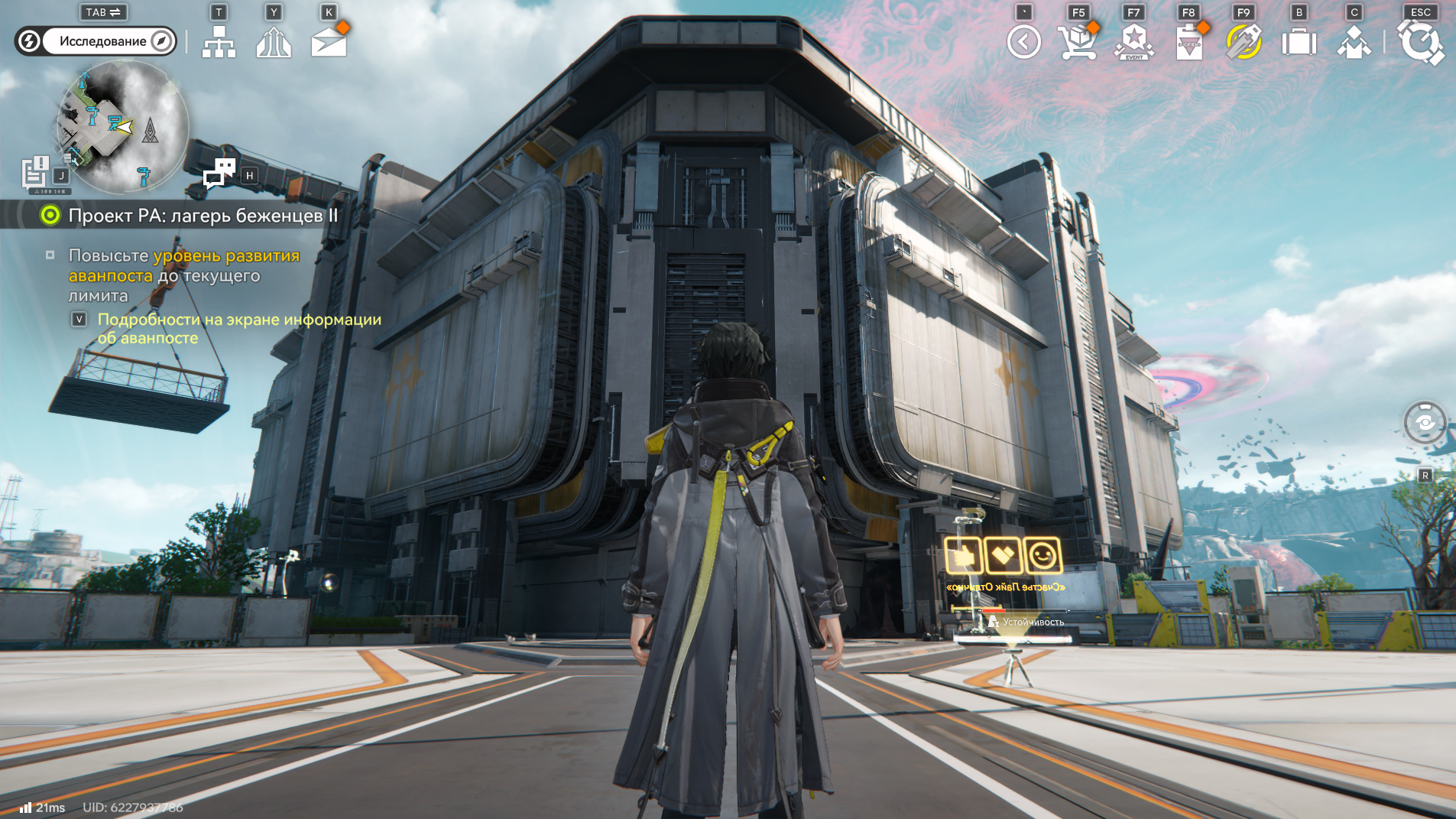
Task: Open the mission log icon beside minimap
Action: tap(35, 173)
